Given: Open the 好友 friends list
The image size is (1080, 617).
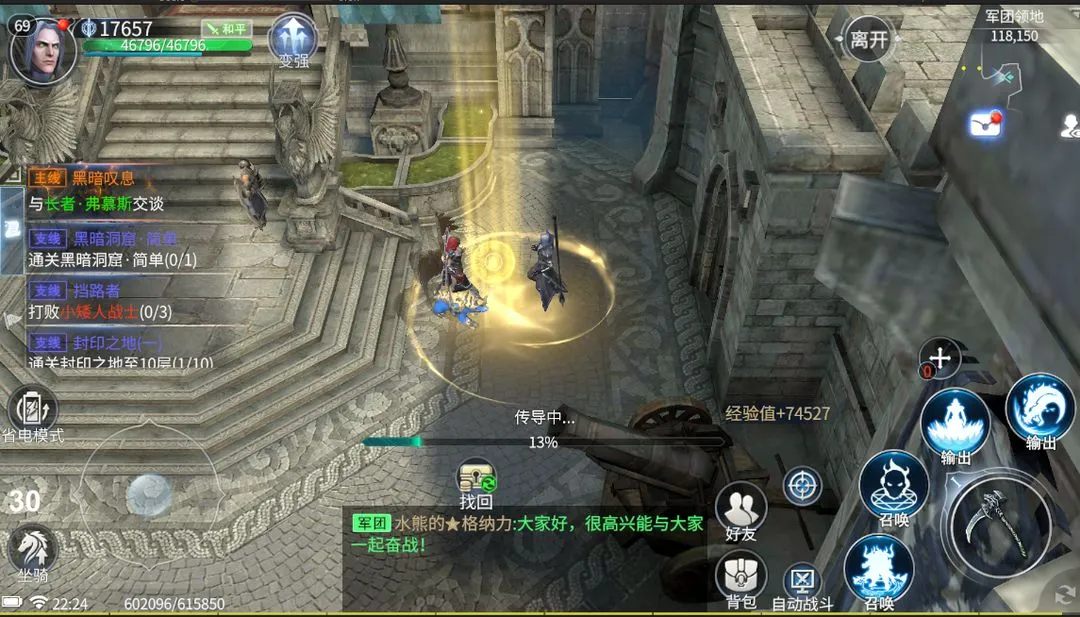Looking at the screenshot, I should pos(741,510).
